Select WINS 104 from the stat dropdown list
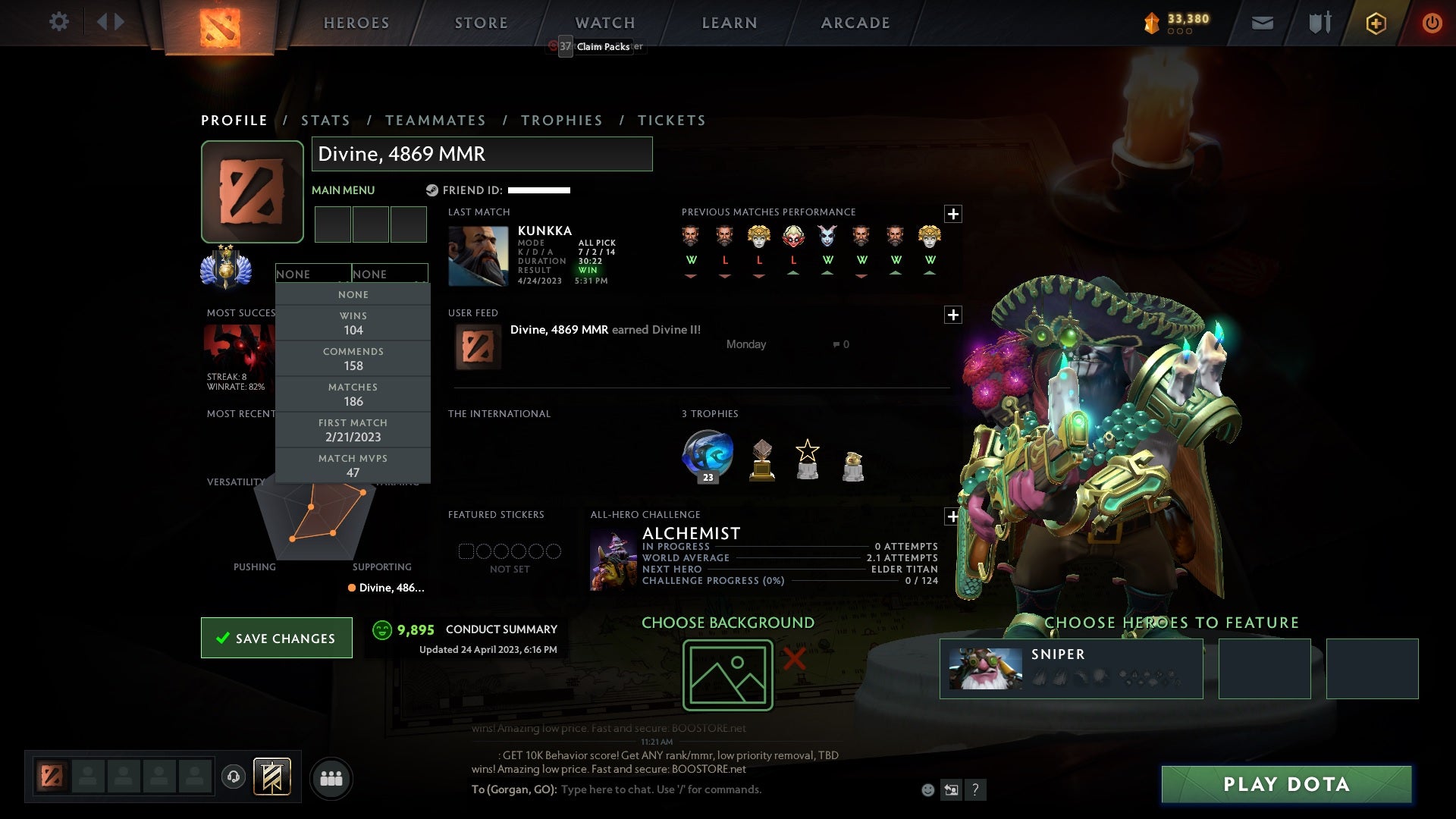This screenshot has width=1456, height=819. pyautogui.click(x=353, y=323)
